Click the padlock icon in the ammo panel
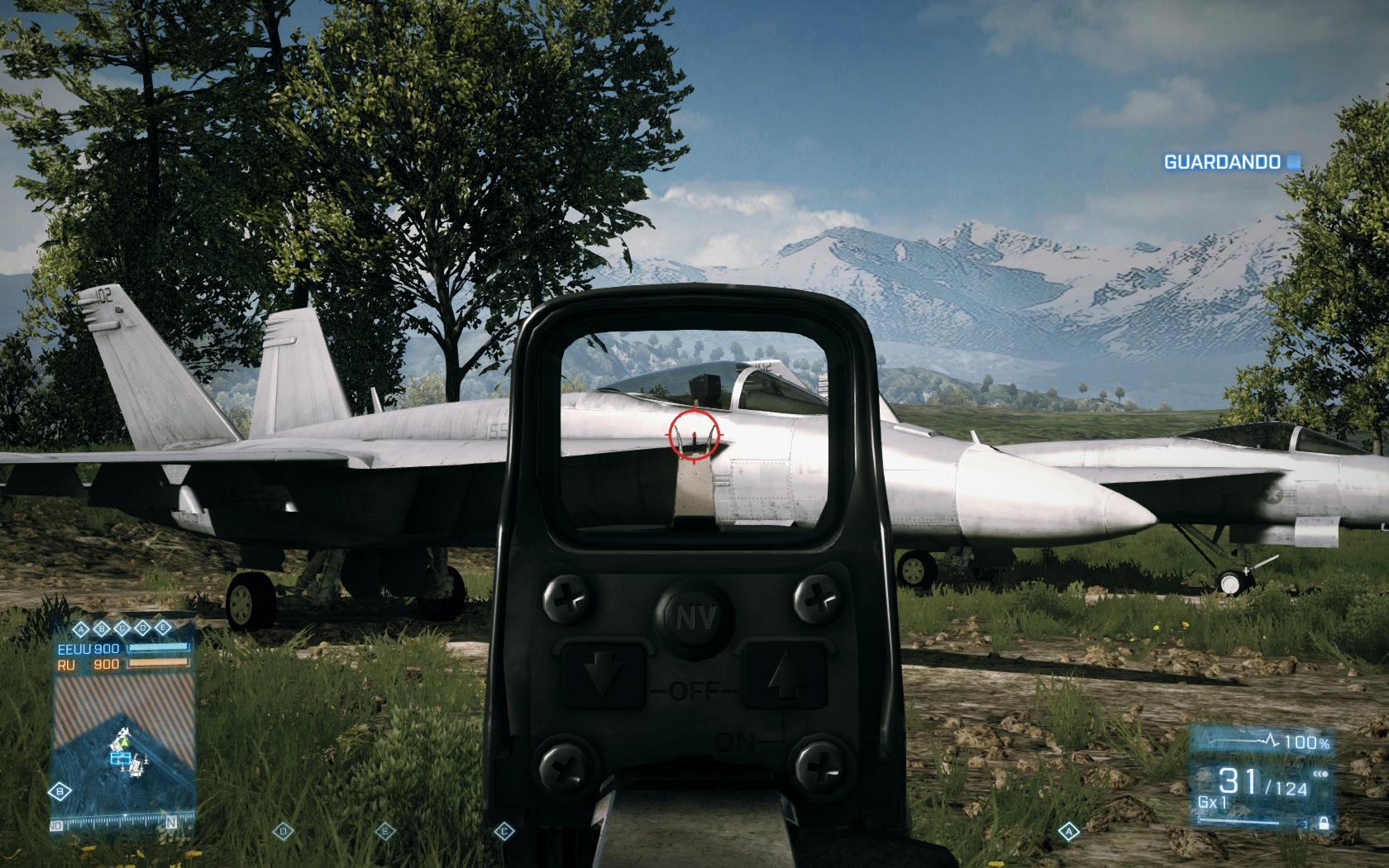Image resolution: width=1389 pixels, height=868 pixels. pyautogui.click(x=1325, y=823)
